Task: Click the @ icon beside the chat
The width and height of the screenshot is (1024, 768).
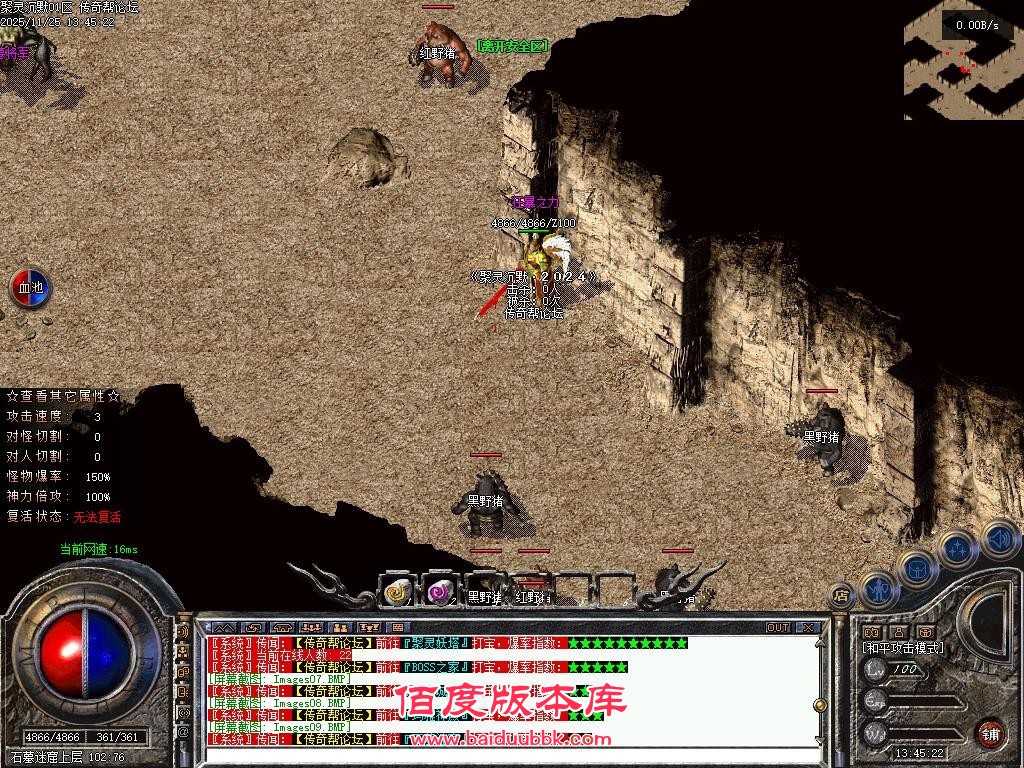Action: click(x=184, y=731)
